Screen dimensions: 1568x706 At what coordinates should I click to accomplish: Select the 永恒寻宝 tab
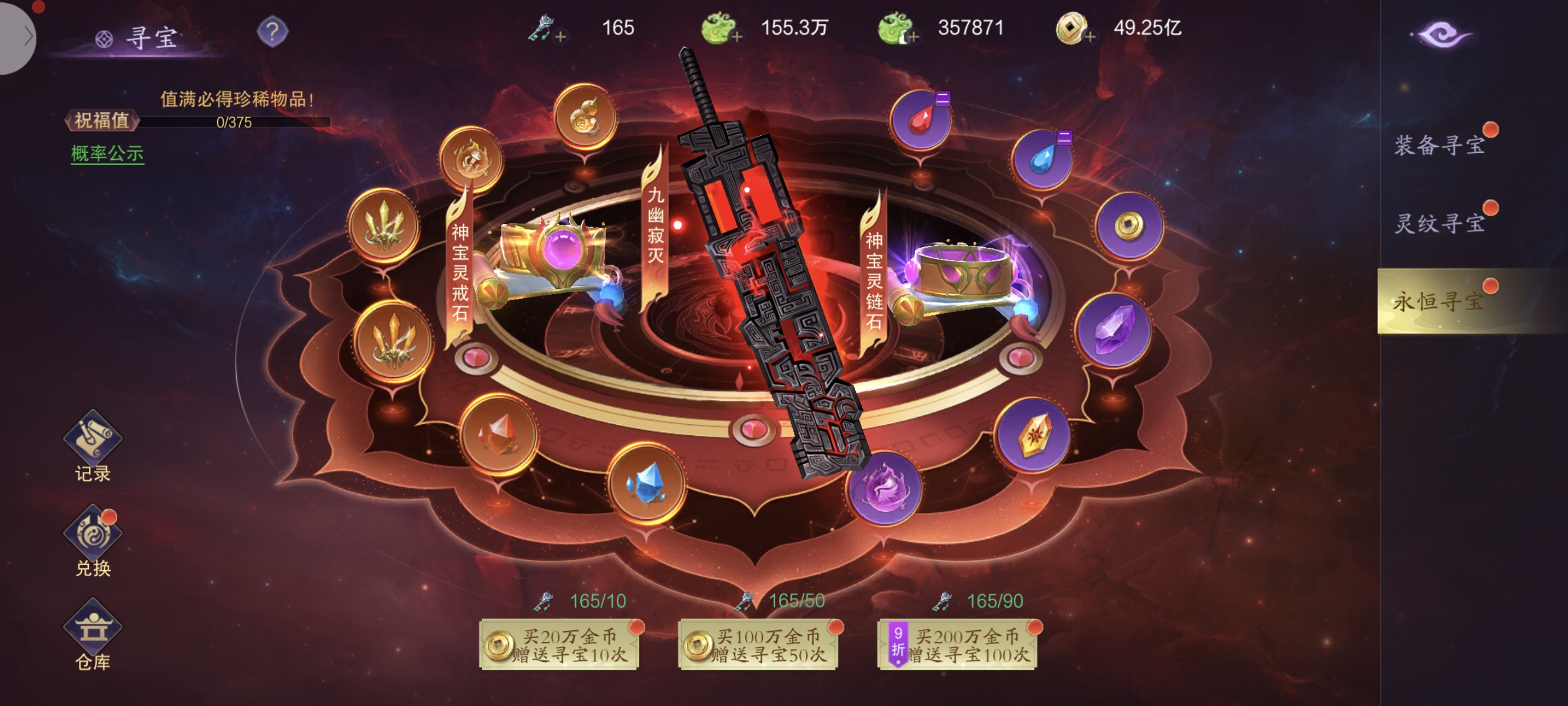(1440, 301)
